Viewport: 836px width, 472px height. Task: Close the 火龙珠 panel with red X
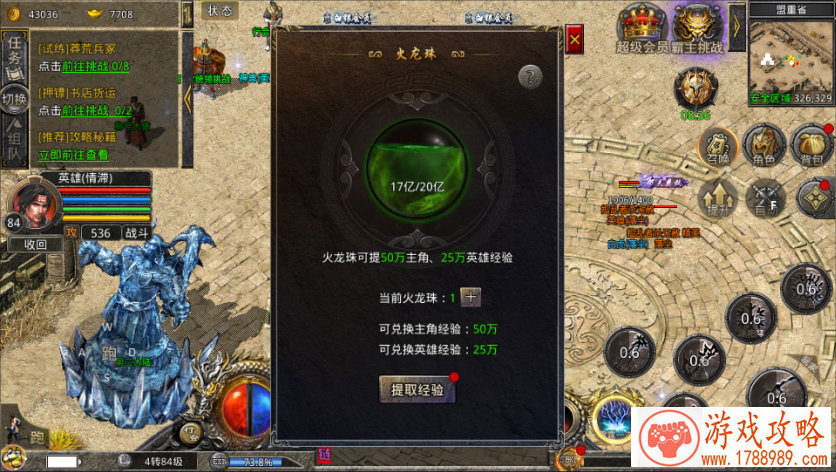pyautogui.click(x=575, y=41)
